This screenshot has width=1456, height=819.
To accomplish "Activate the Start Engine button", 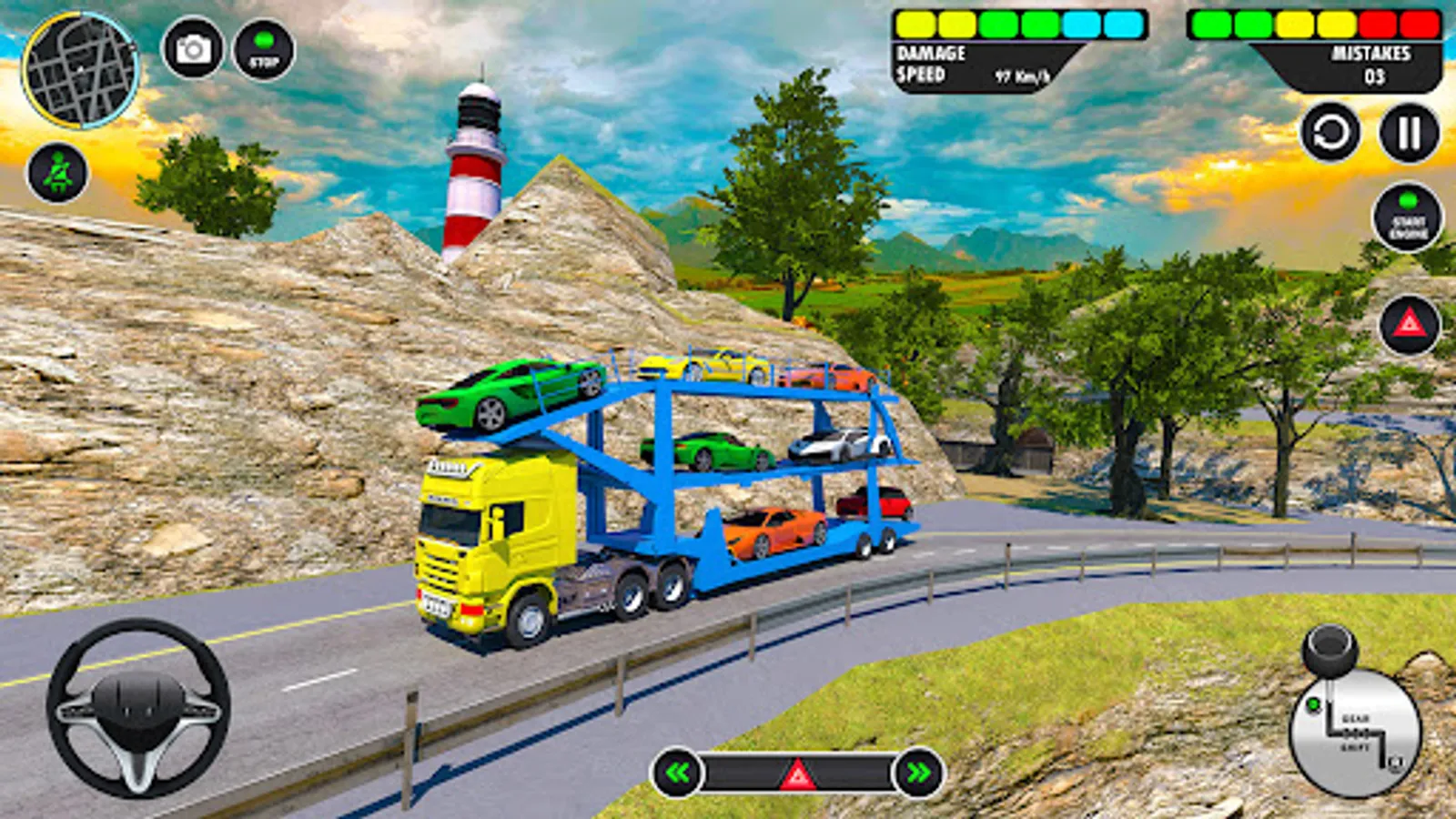I will coord(1407,217).
